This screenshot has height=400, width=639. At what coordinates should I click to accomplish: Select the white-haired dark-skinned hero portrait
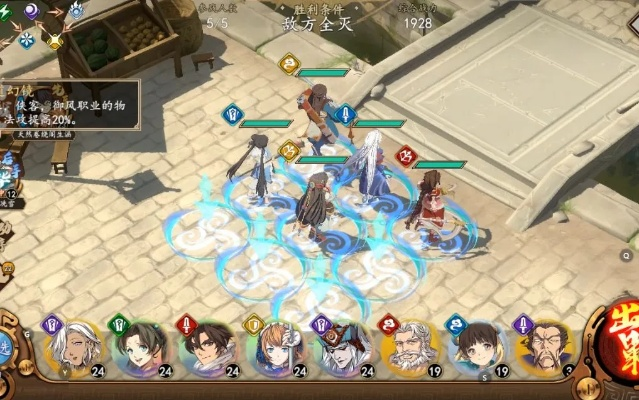(72, 346)
